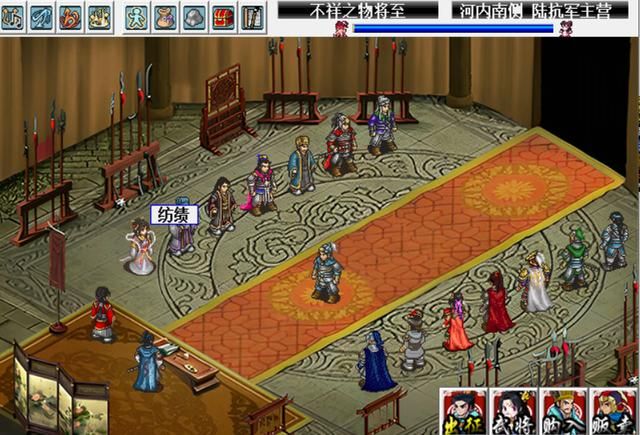The width and height of the screenshot is (640, 435).
Task: Click the golden crown toolbar icon
Action: tap(100, 16)
